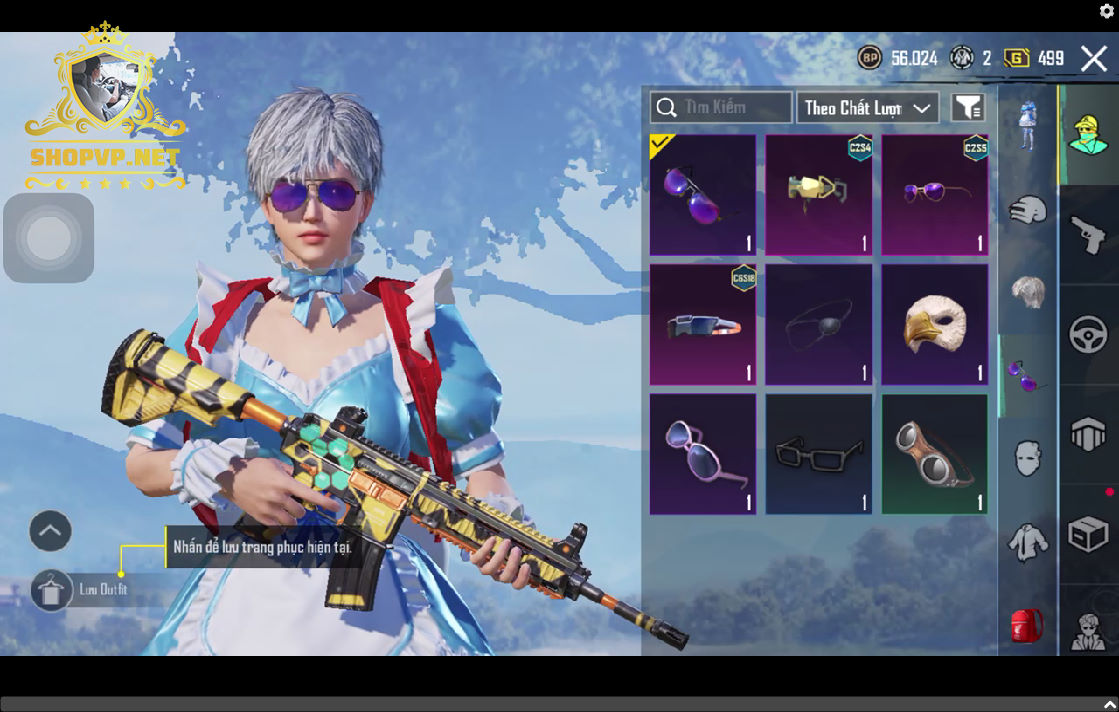Pick the black eye patch item
Screen dimensions: 1119x712
819,325
